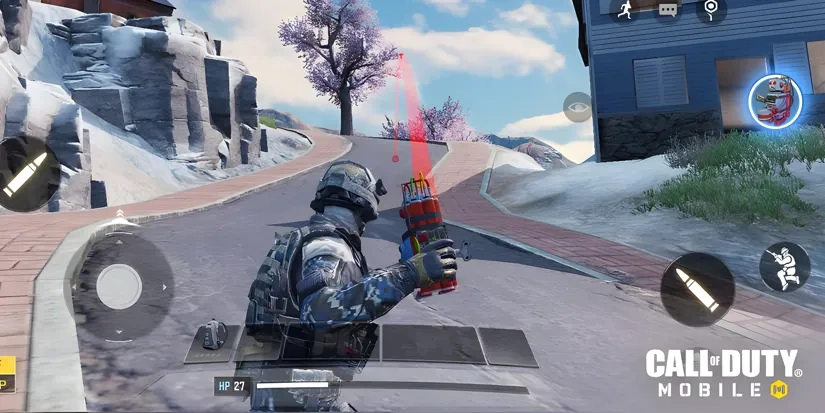
Task: Tap the right-side bullet fire button
Action: (697, 289)
